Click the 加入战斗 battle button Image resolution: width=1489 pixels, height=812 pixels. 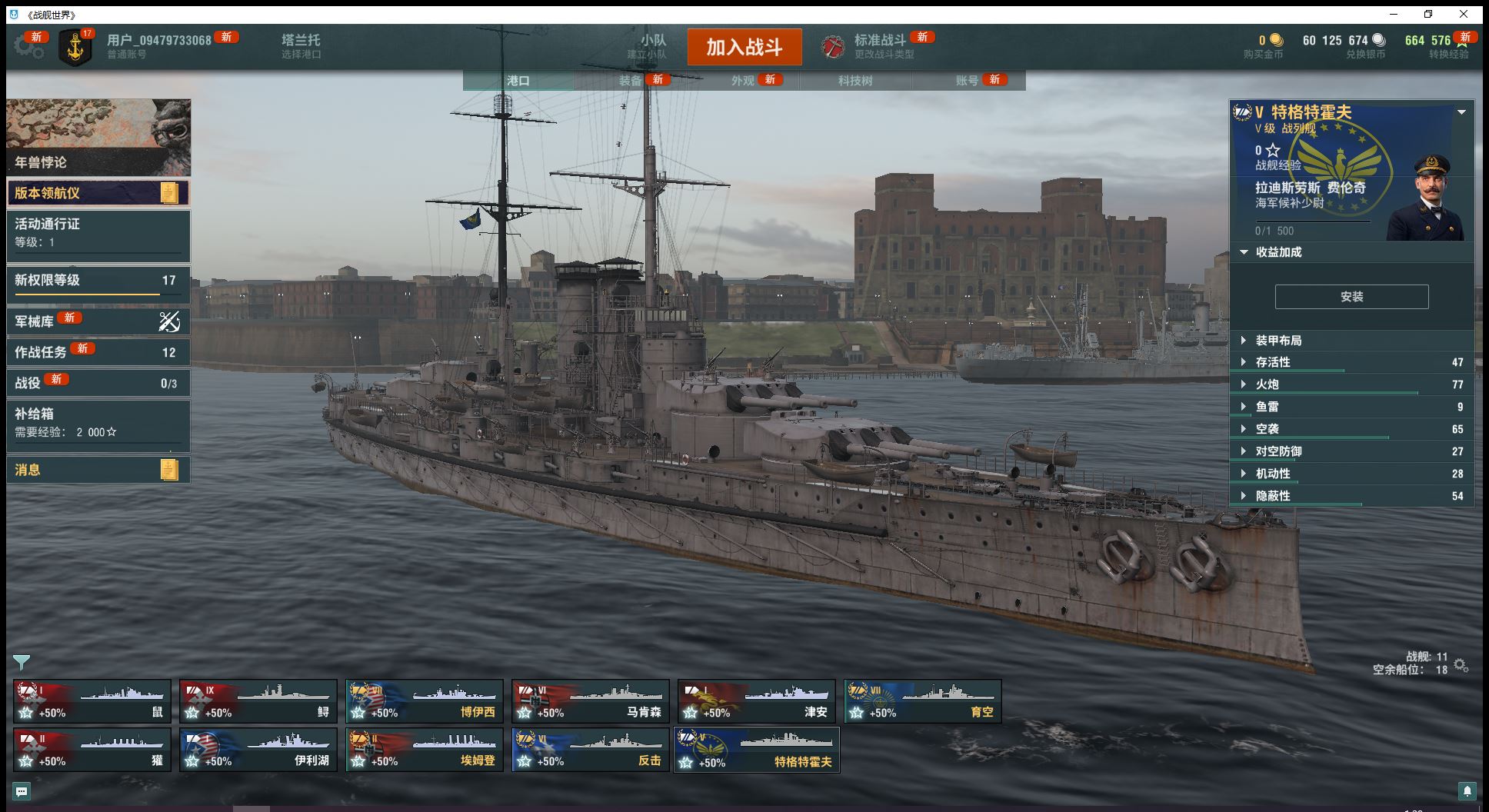point(744,47)
